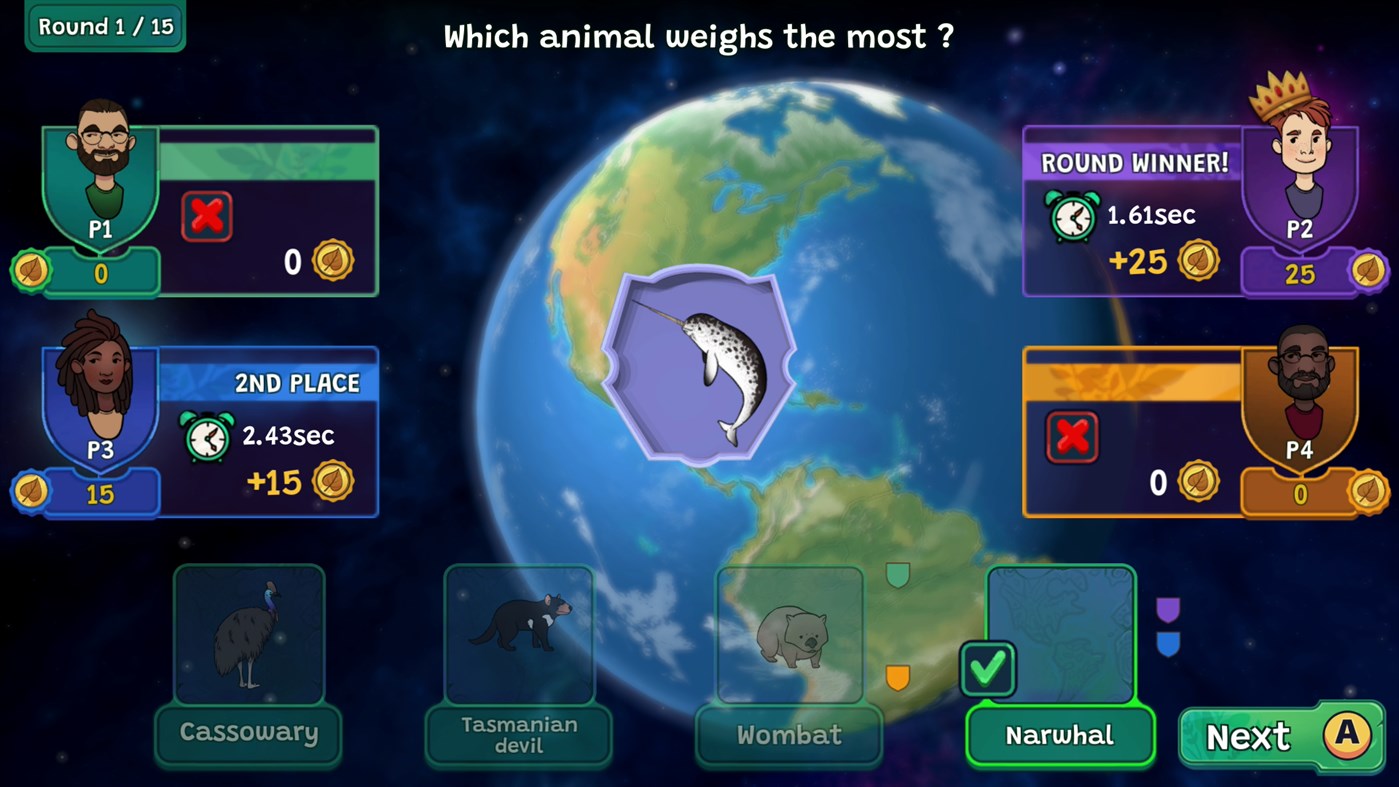Image resolution: width=1399 pixels, height=787 pixels.
Task: Click P3's score badge showing 15
Action: tap(98, 492)
